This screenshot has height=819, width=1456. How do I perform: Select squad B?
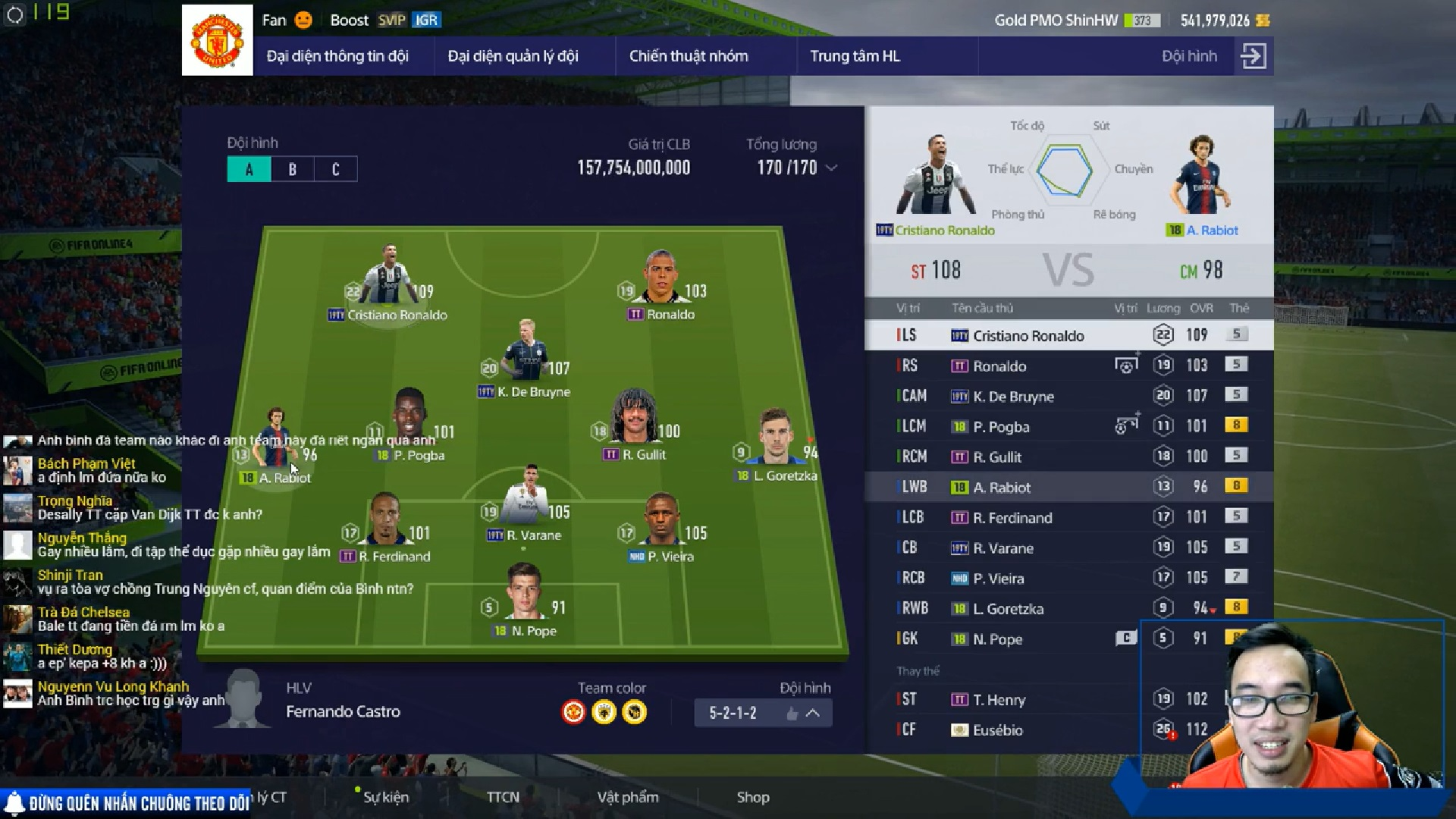point(293,169)
